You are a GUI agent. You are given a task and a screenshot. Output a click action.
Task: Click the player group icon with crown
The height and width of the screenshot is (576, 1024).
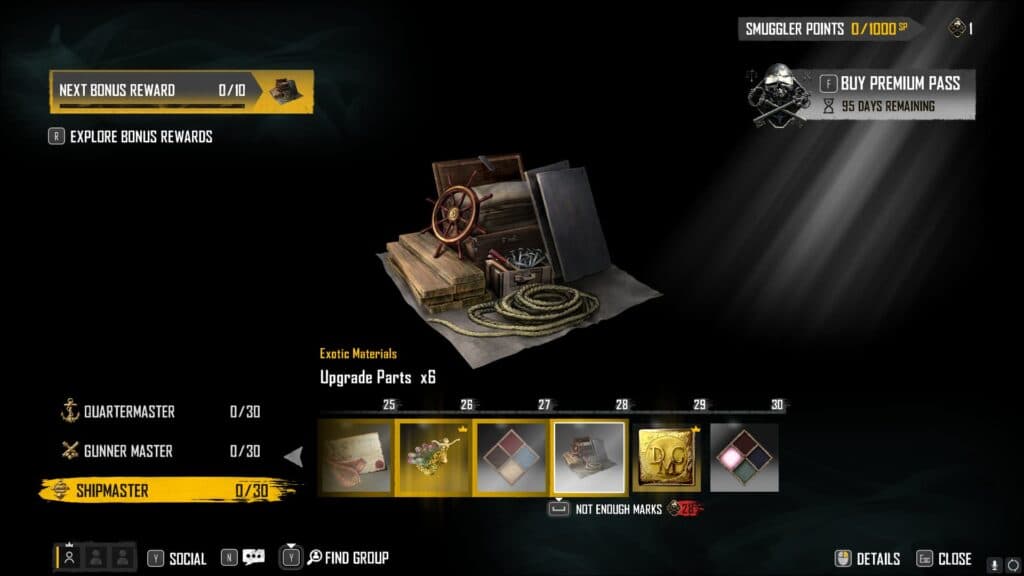(69, 558)
